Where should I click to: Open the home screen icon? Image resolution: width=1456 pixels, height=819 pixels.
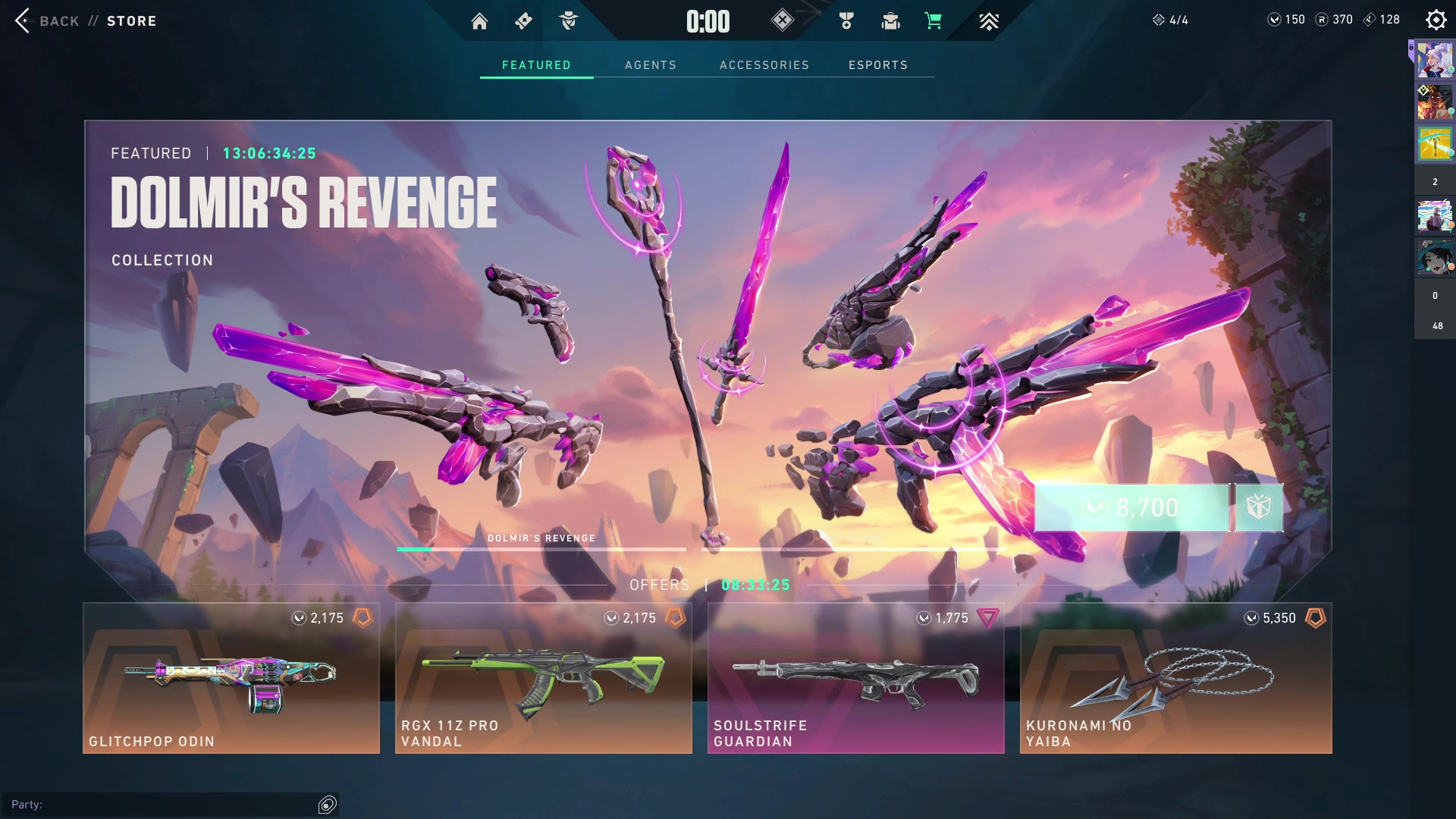tap(479, 21)
